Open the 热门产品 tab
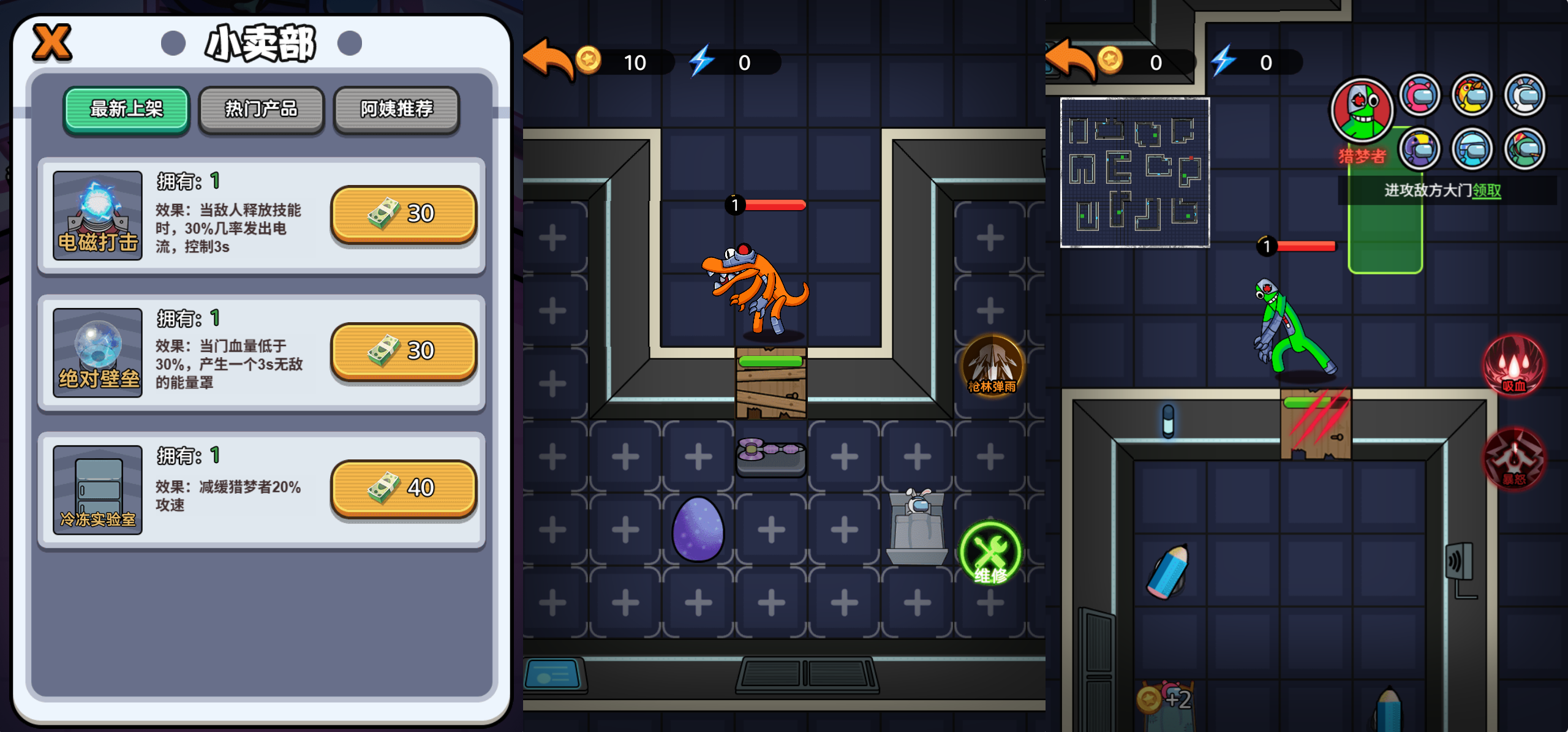The image size is (1568, 732). (262, 109)
